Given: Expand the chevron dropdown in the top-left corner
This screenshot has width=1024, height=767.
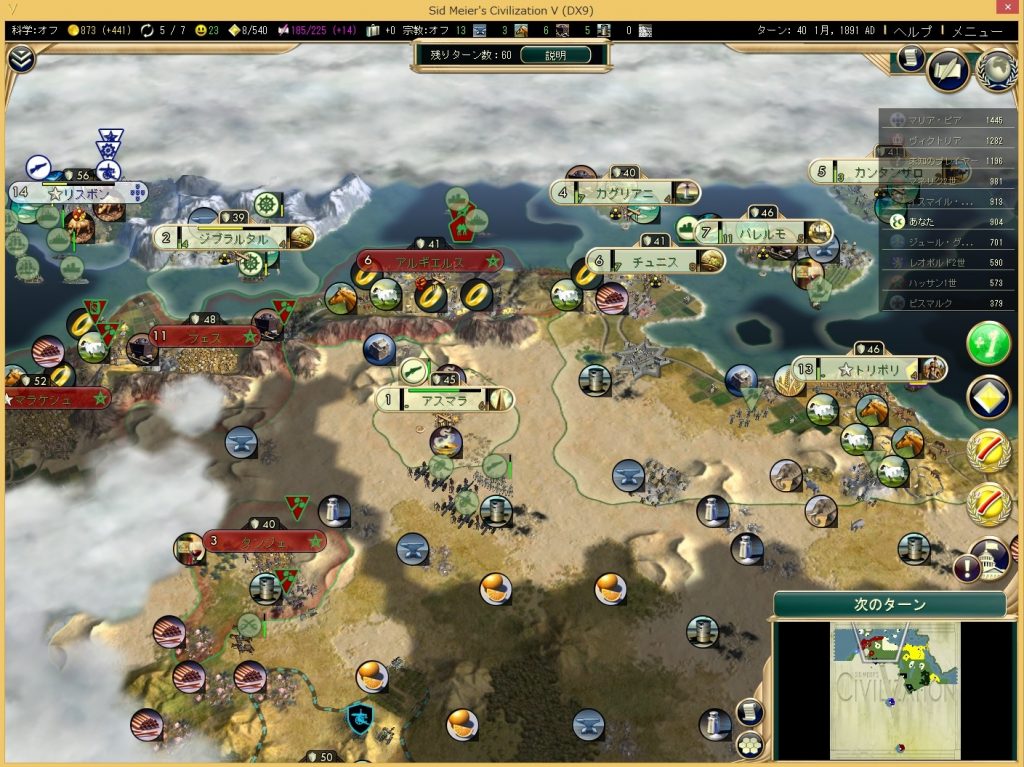Looking at the screenshot, I should pyautogui.click(x=20, y=59).
